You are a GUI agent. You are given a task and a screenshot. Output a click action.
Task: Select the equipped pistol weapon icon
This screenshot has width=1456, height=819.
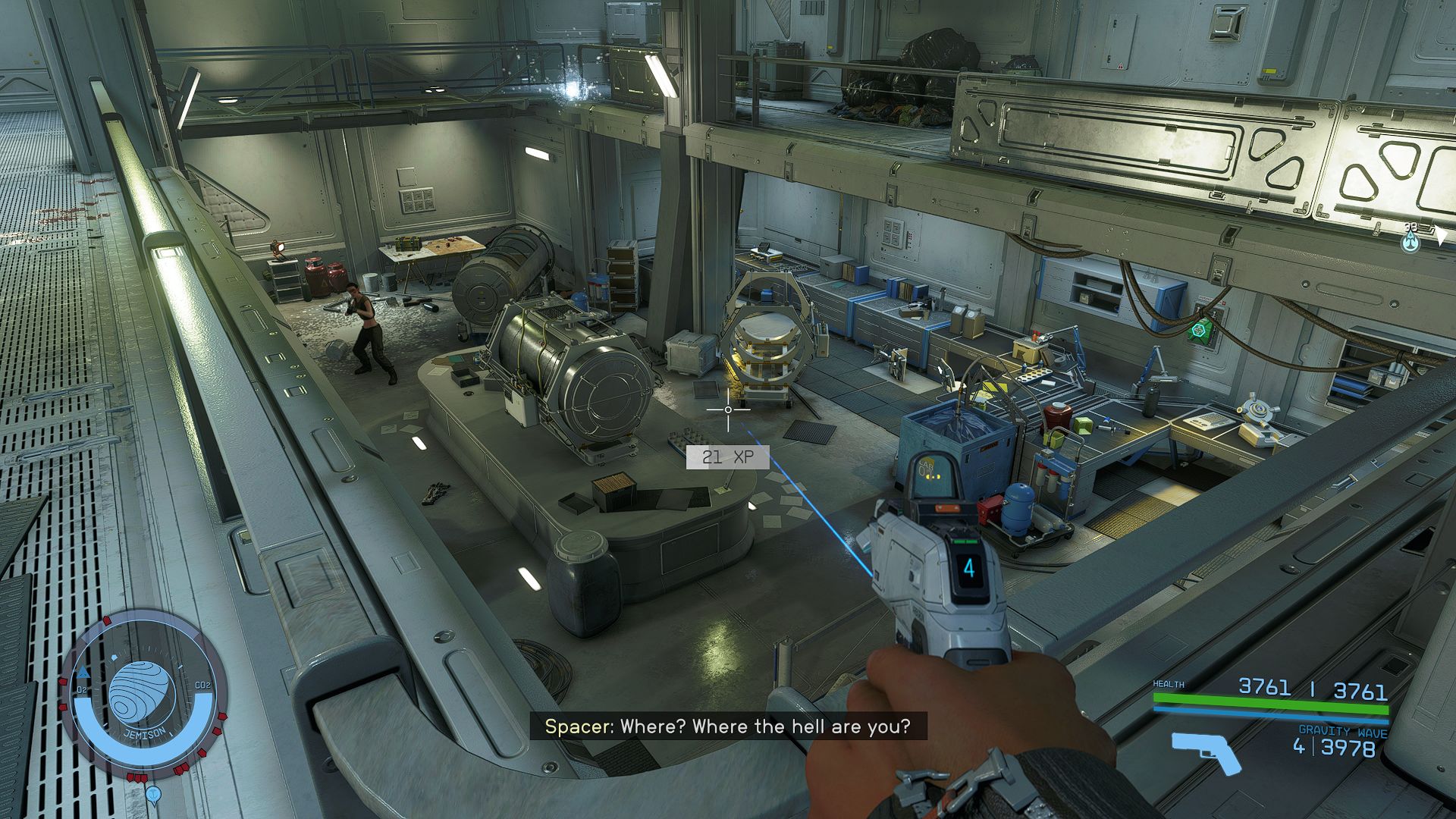pyautogui.click(x=1207, y=751)
